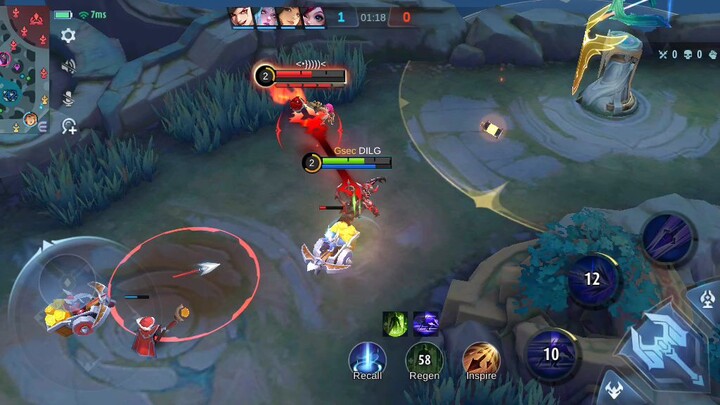
Task: Toggle the microphone voice chat icon
Action: pyautogui.click(x=68, y=97)
